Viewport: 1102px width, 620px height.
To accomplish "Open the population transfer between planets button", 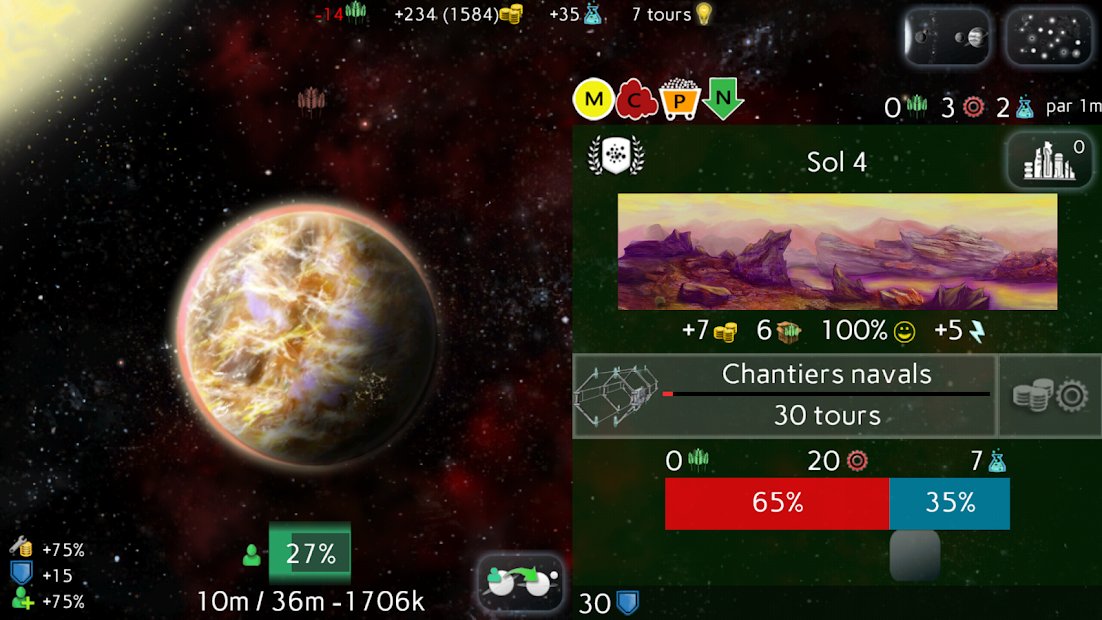I will coord(520,582).
